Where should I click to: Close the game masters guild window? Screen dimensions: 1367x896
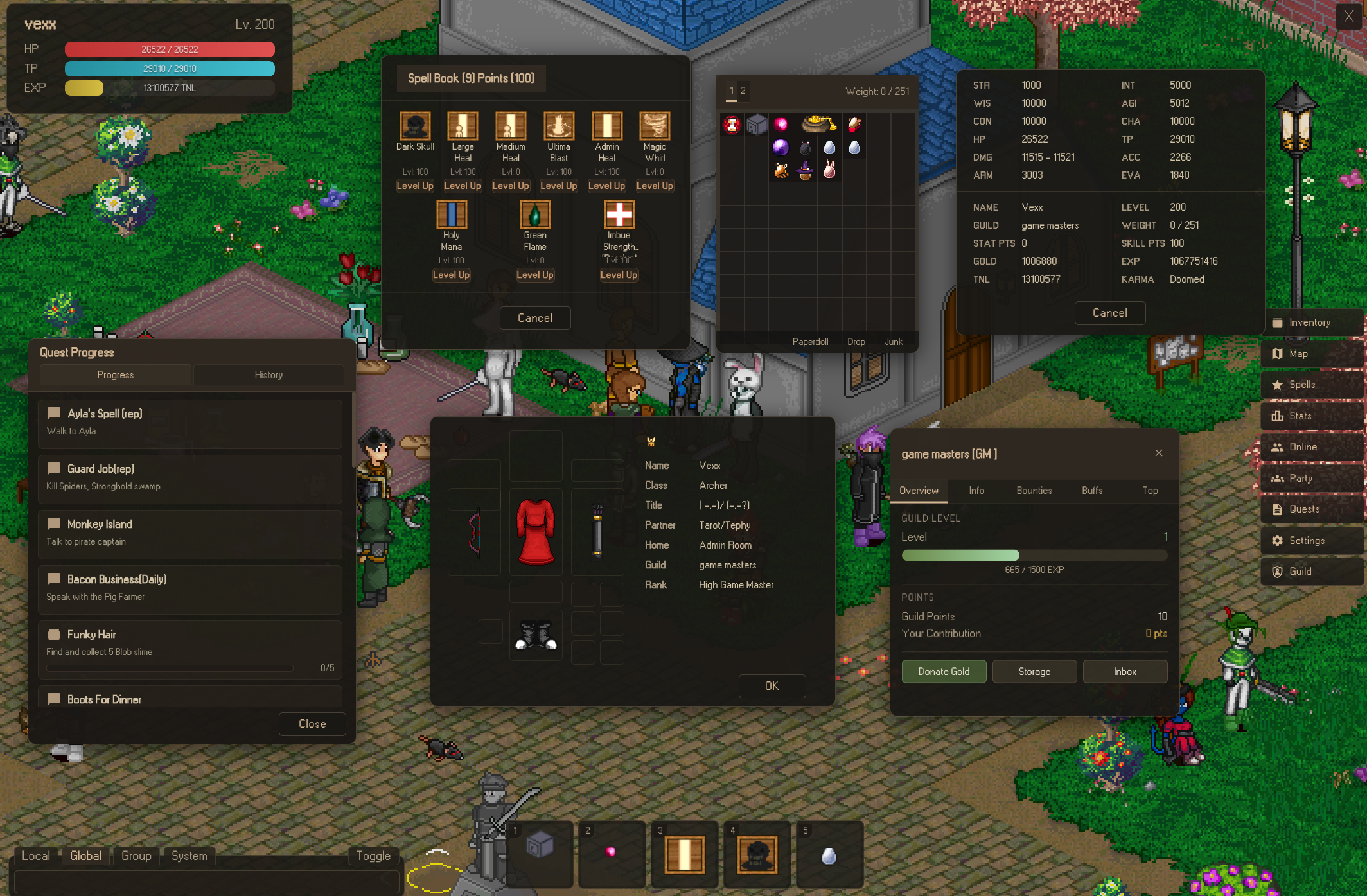click(1159, 453)
